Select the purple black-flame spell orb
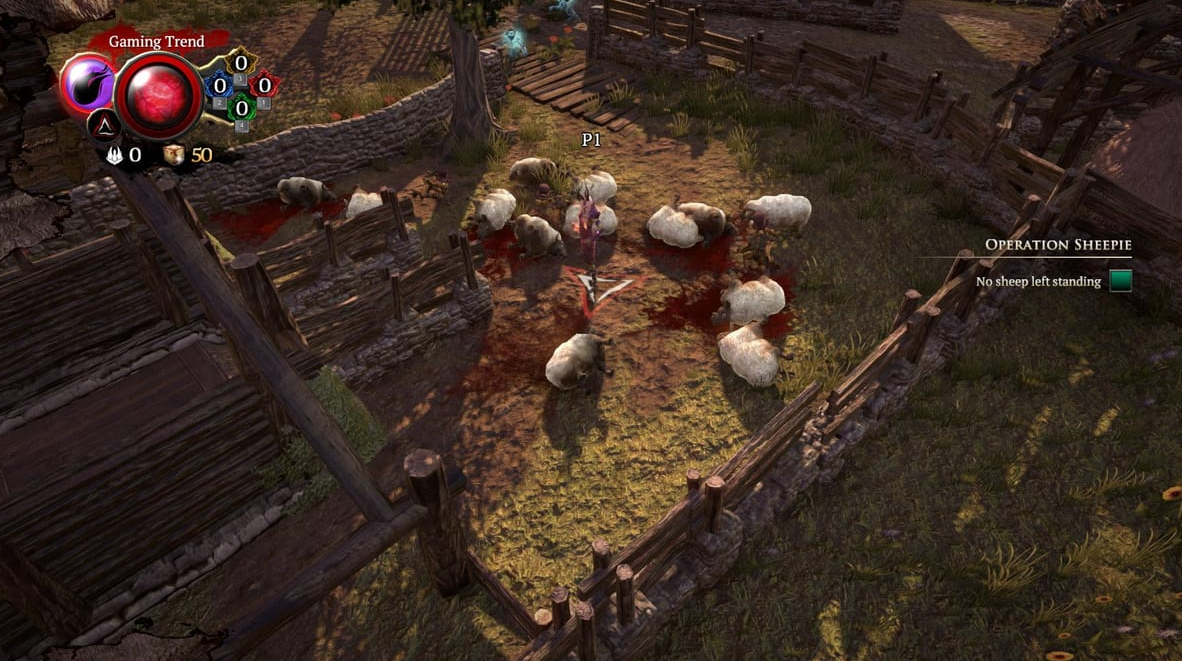The height and width of the screenshot is (661, 1182). pos(88,85)
